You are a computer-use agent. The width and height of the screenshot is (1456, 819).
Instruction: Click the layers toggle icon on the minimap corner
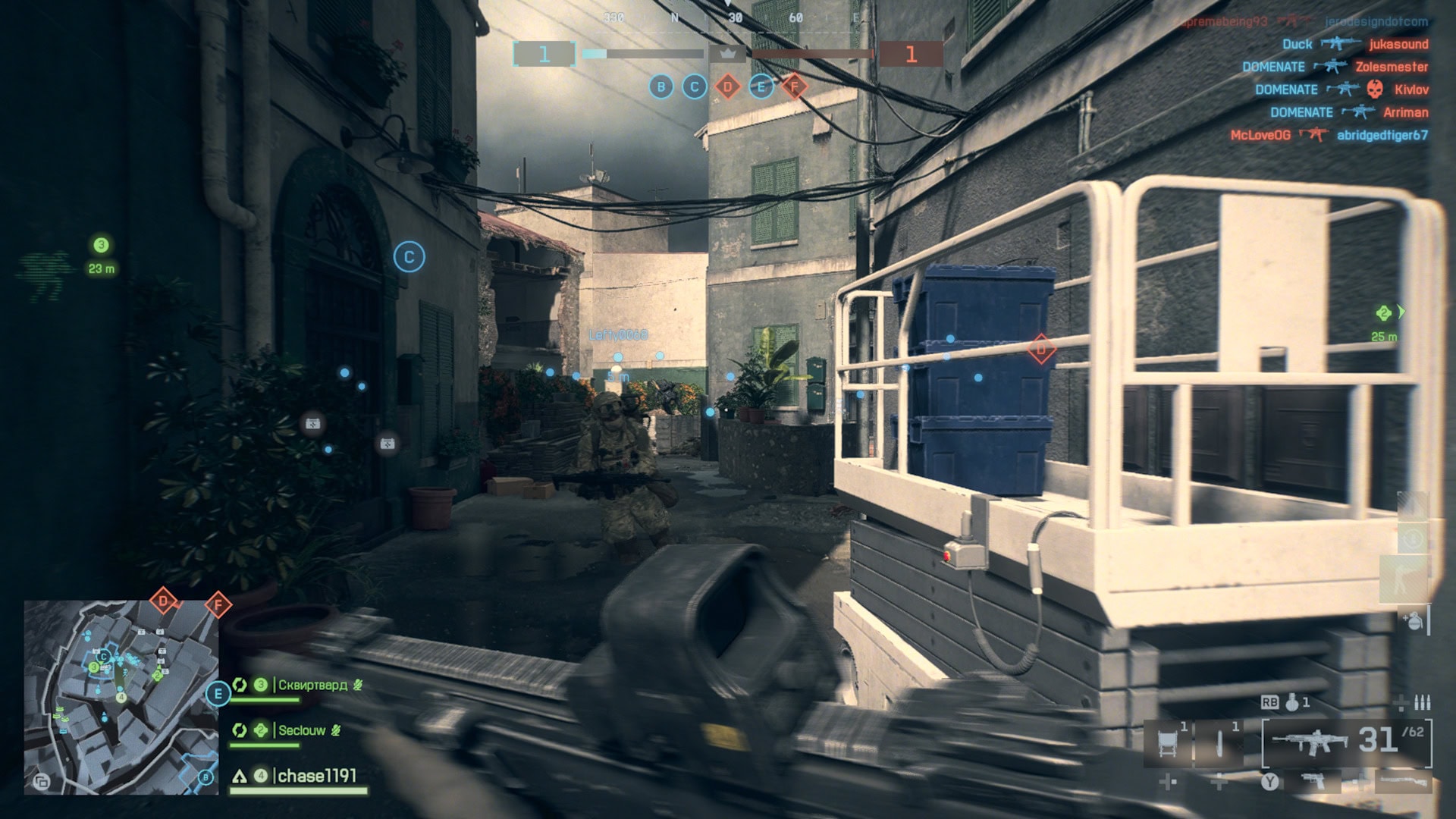(x=42, y=782)
